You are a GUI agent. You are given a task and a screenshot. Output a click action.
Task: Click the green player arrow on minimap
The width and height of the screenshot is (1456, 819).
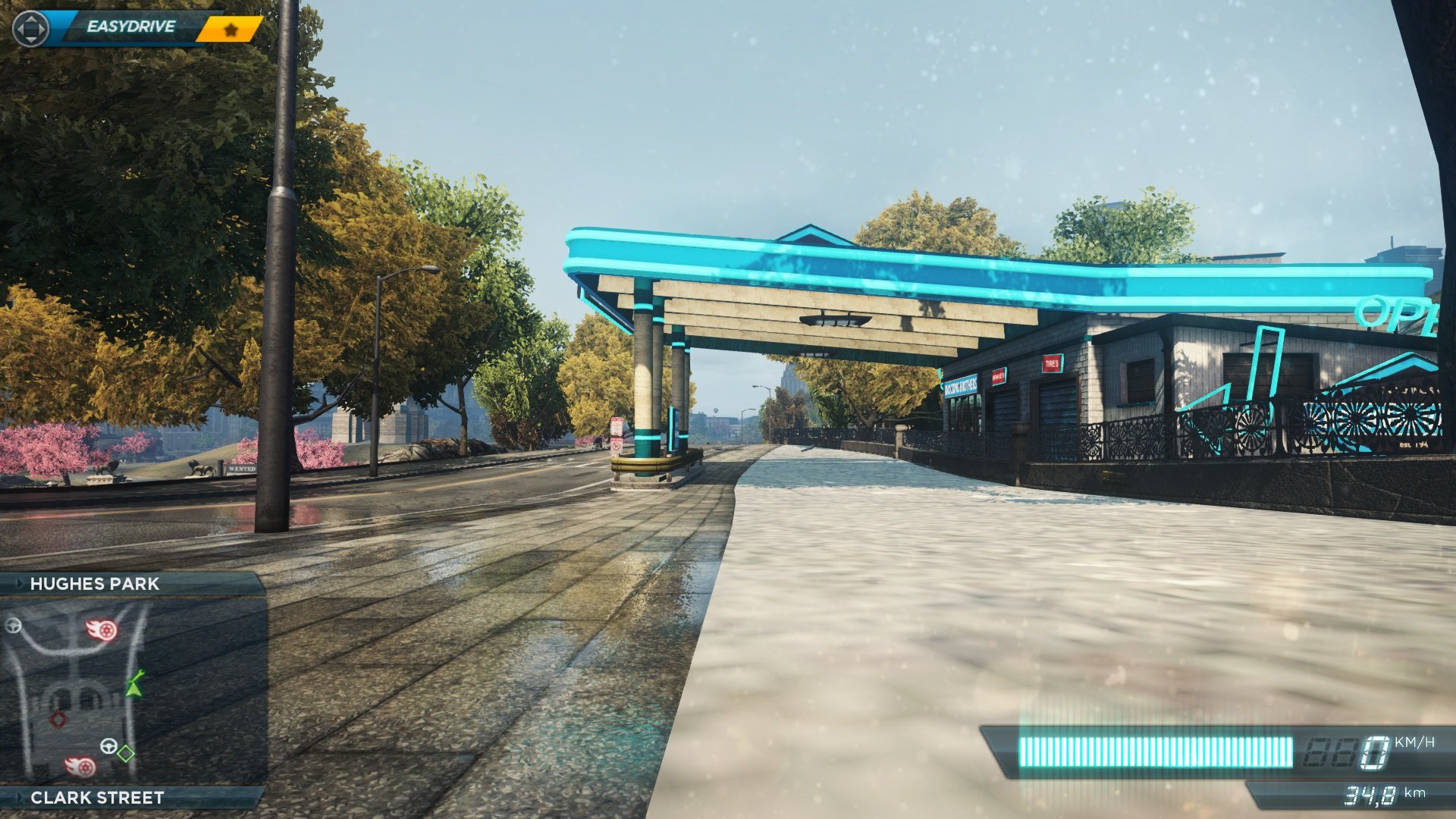point(134,690)
